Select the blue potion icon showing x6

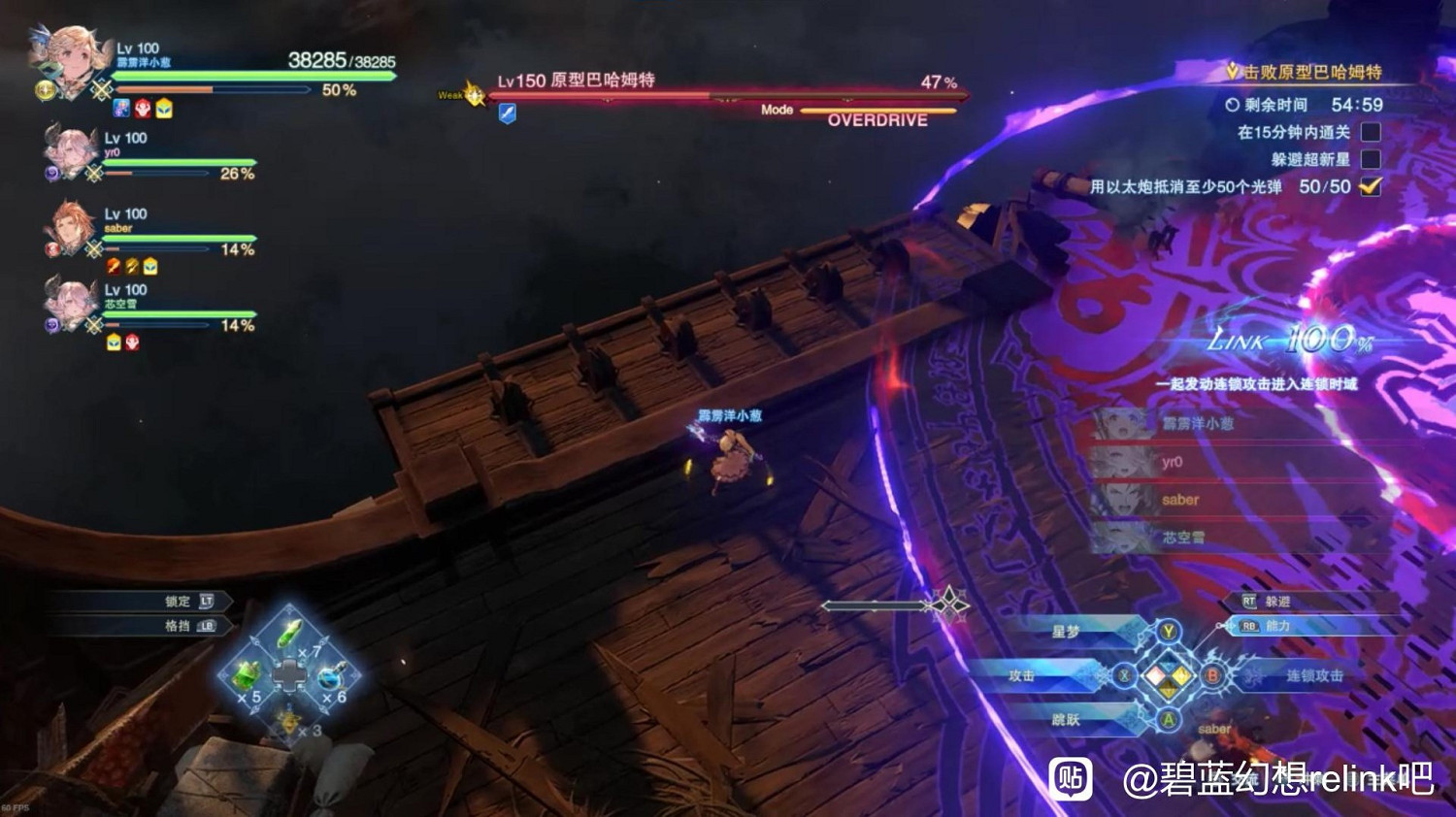point(330,676)
